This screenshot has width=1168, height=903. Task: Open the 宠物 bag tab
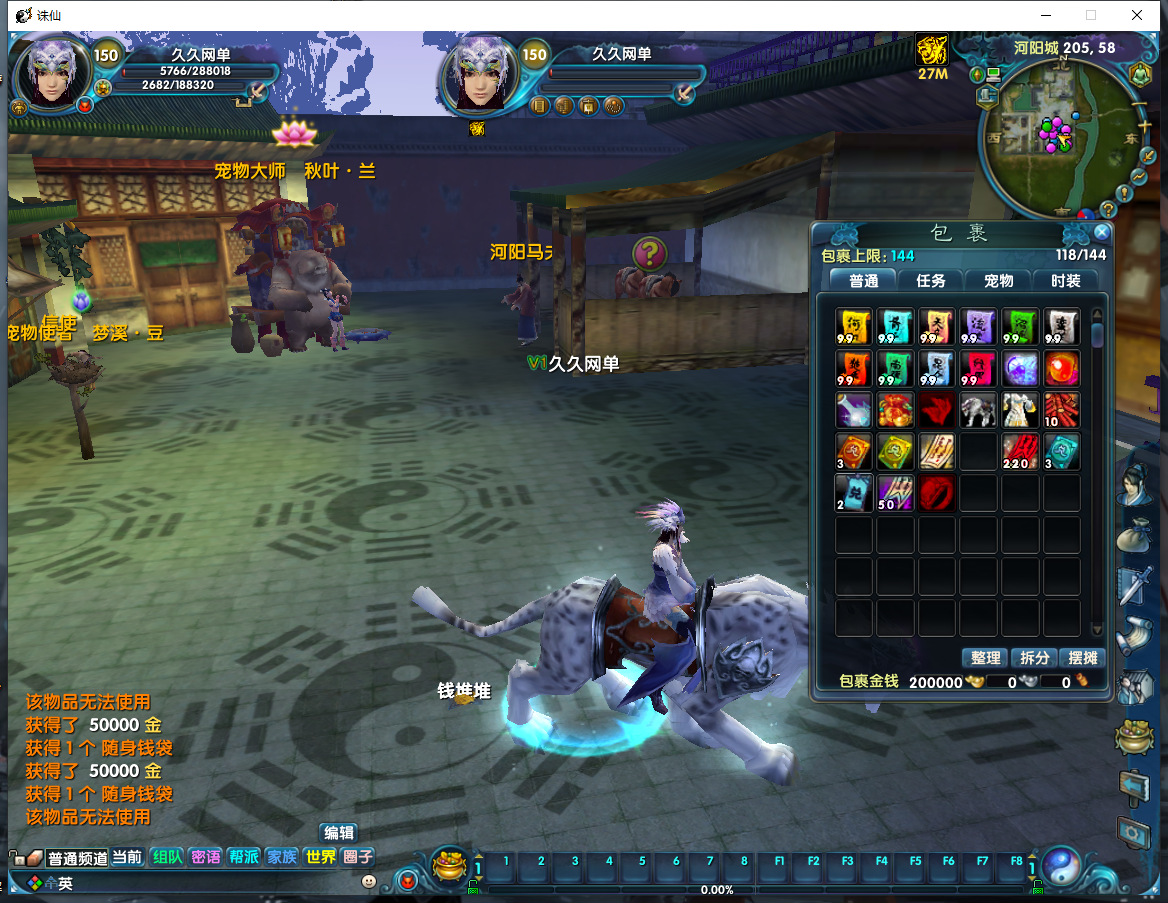pos(998,281)
